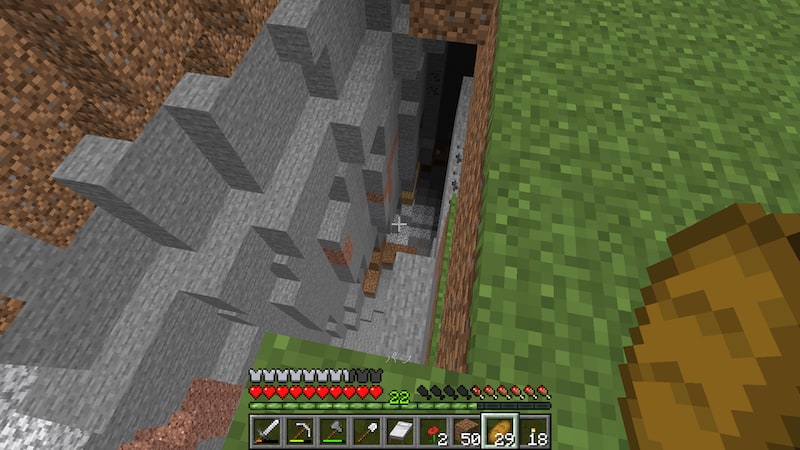The width and height of the screenshot is (800, 450).
Task: Pick the white bed slot
Action: tap(399, 432)
